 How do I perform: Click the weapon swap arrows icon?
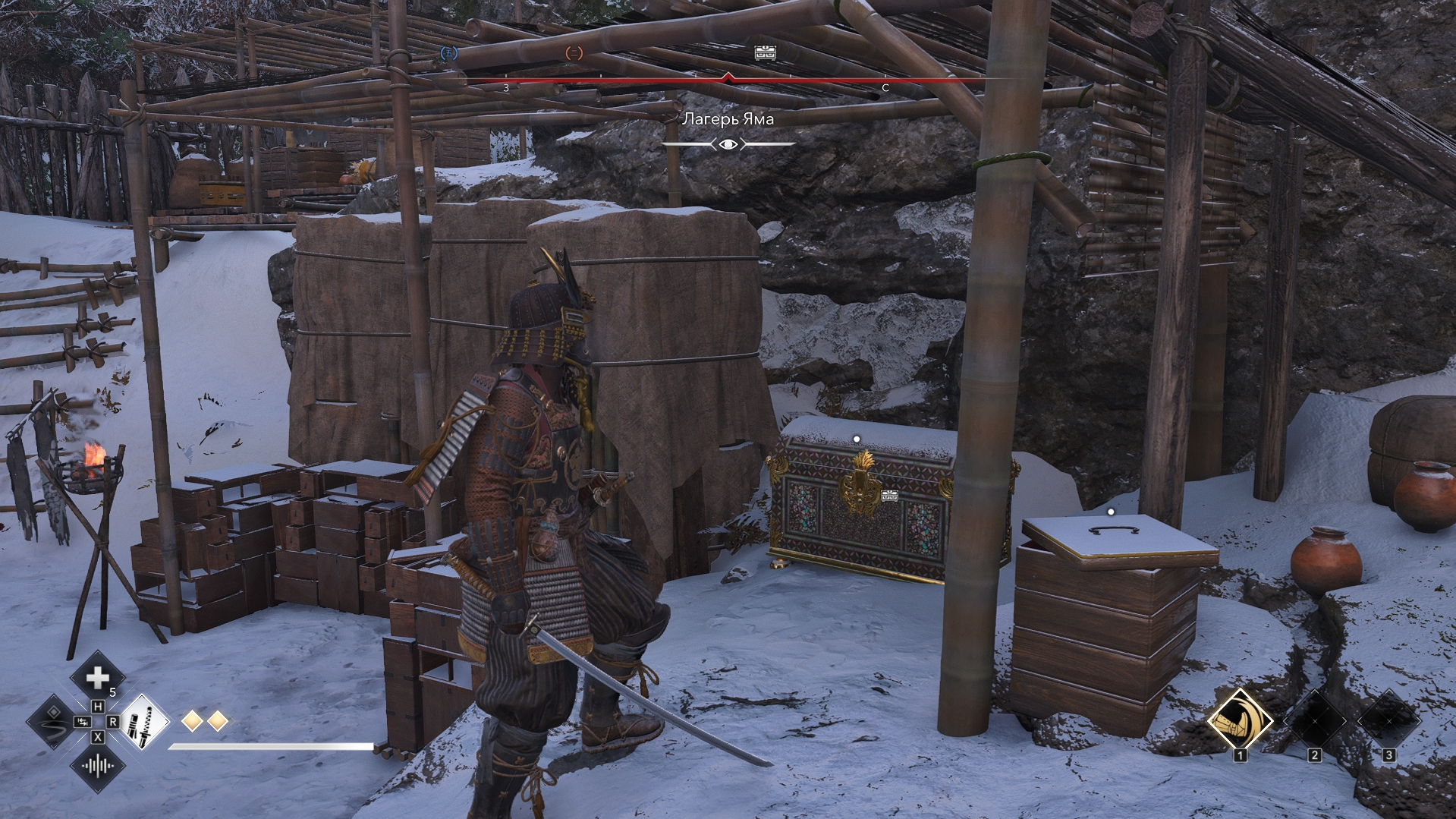pos(82,721)
